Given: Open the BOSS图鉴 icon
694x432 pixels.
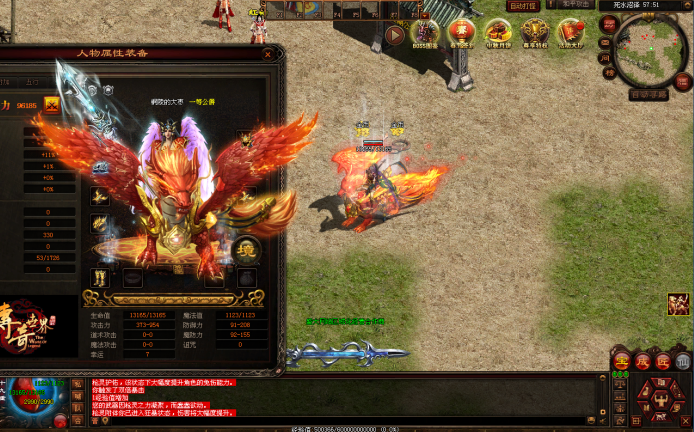Looking at the screenshot, I should [x=426, y=34].
